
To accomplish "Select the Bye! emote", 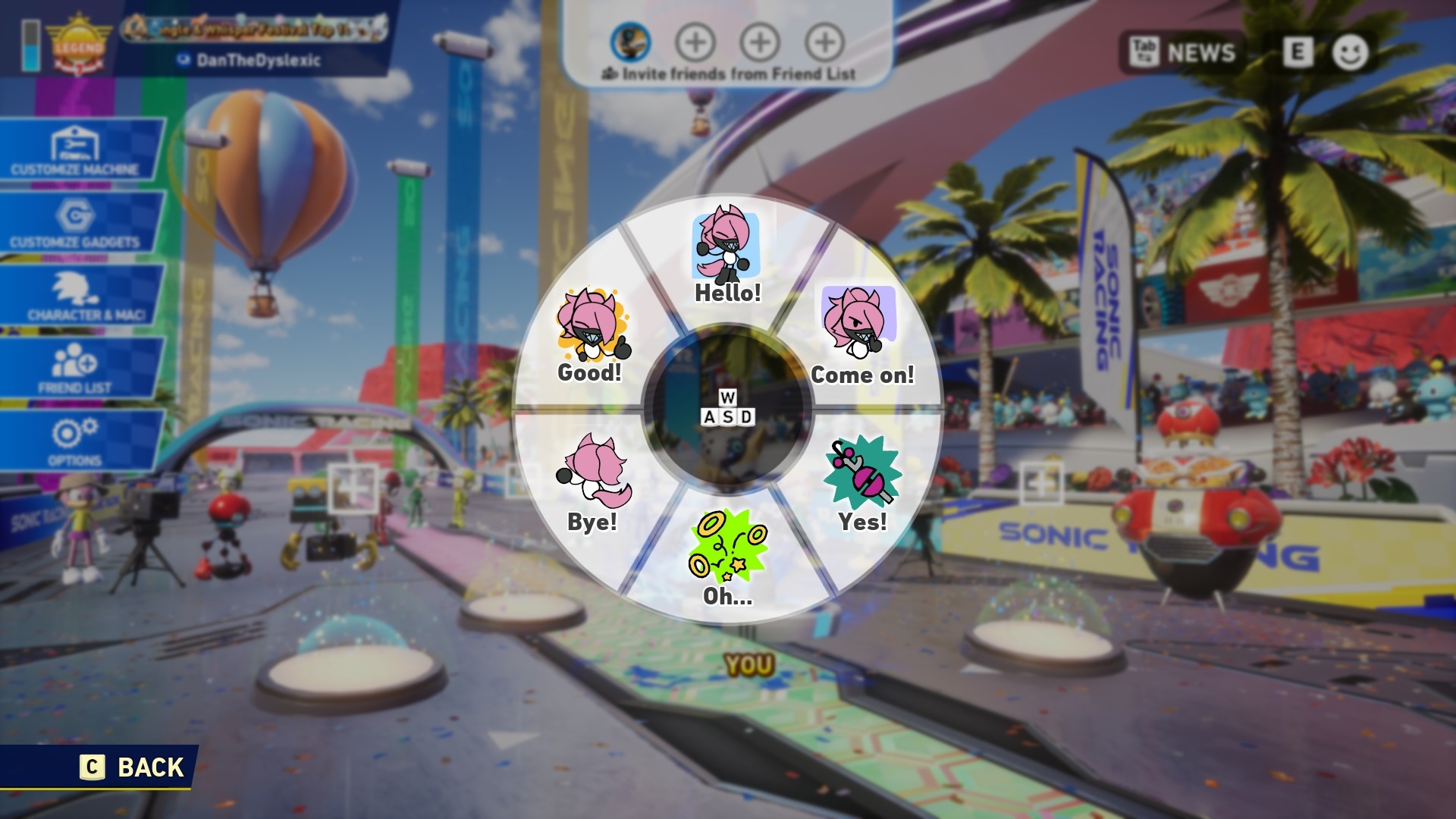I will (x=592, y=482).
